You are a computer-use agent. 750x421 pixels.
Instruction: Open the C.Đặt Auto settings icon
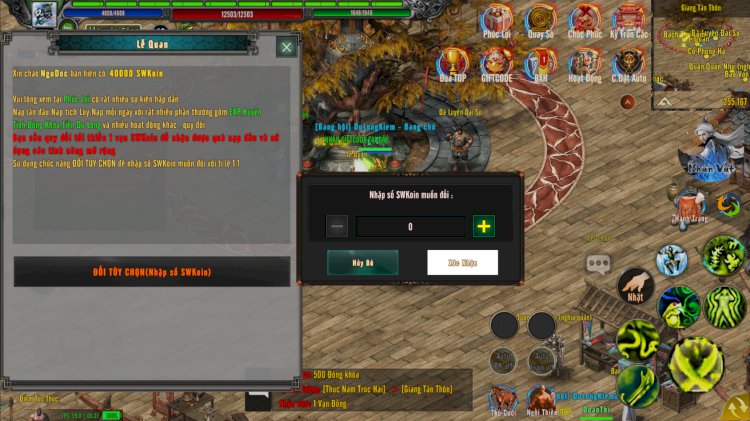(629, 63)
